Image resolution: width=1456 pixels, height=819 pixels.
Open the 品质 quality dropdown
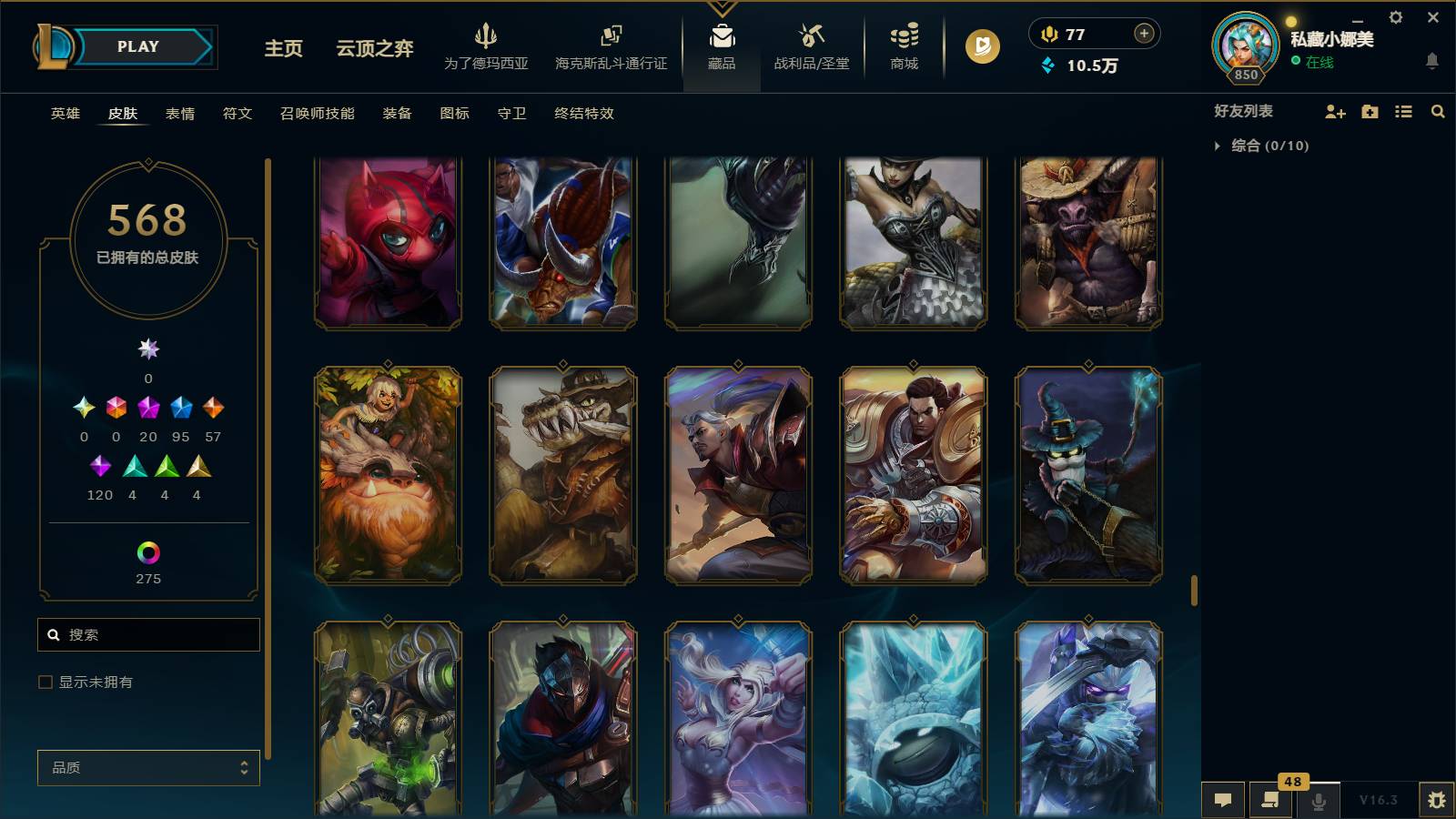pyautogui.click(x=148, y=767)
